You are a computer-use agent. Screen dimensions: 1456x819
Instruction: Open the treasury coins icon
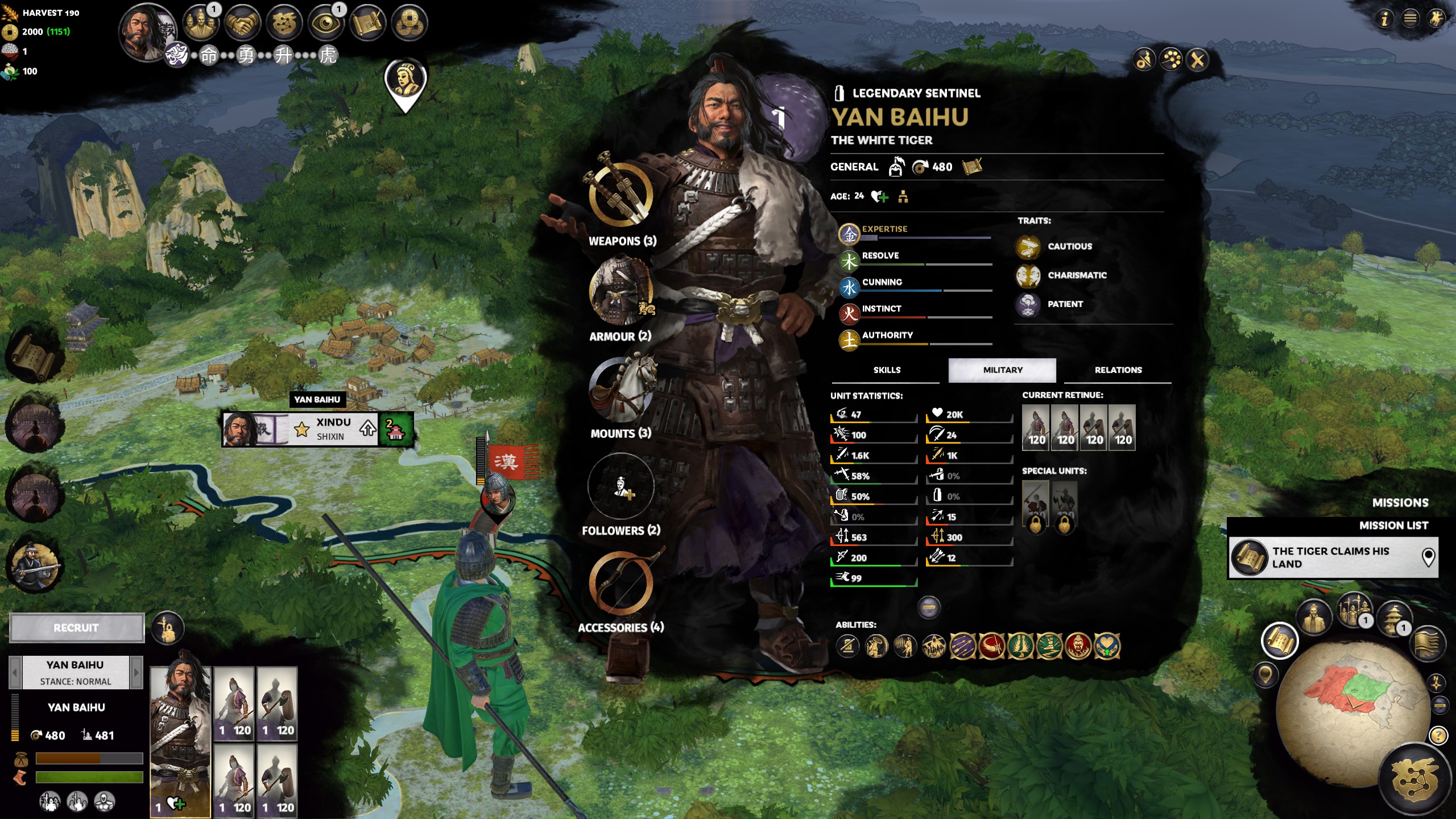(409, 23)
